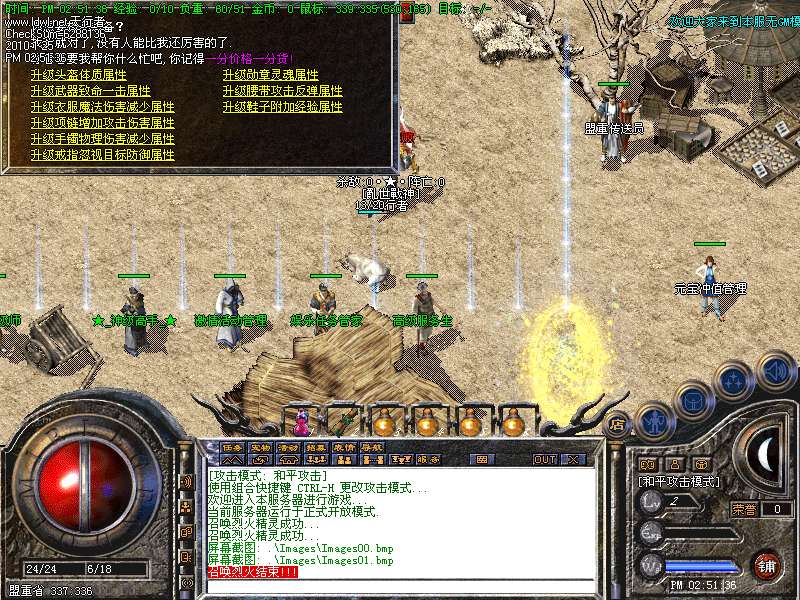The image size is (800, 600).
Task: Open the 宠物 pet panel
Action: pos(260,448)
